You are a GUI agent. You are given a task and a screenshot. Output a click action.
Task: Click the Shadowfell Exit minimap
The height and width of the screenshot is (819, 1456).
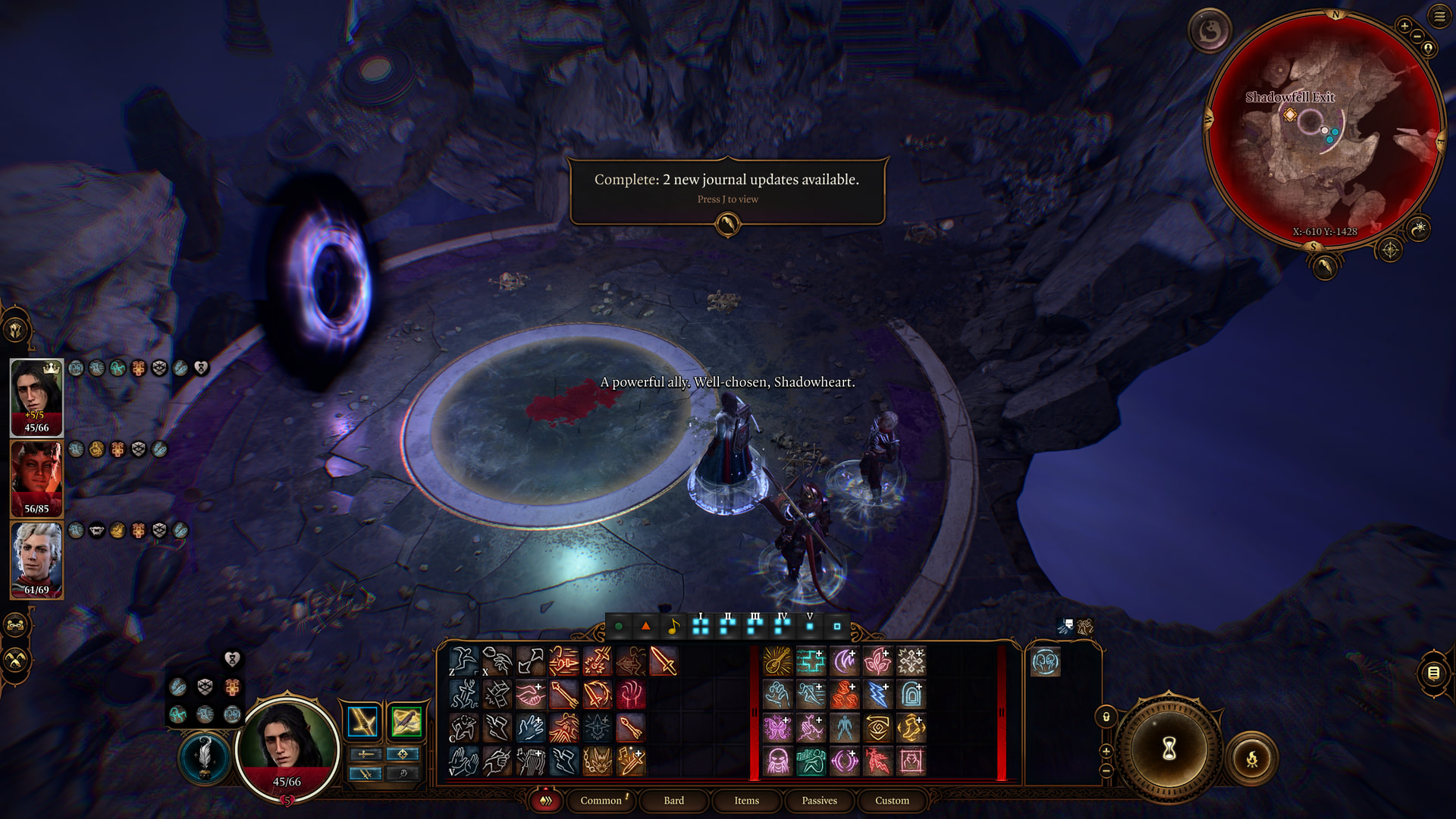coord(1324,129)
